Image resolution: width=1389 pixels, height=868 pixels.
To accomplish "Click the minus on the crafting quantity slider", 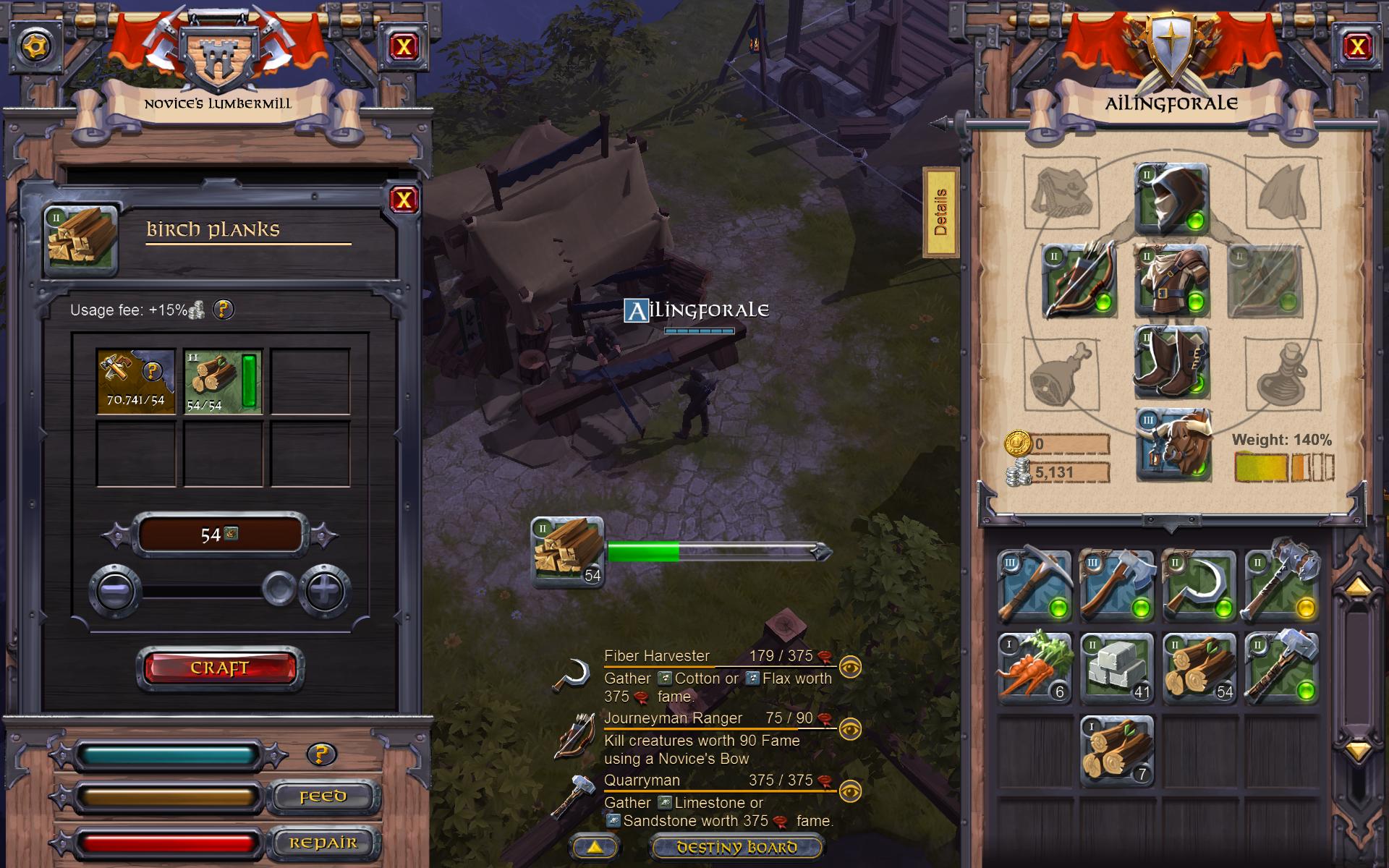I will [116, 589].
